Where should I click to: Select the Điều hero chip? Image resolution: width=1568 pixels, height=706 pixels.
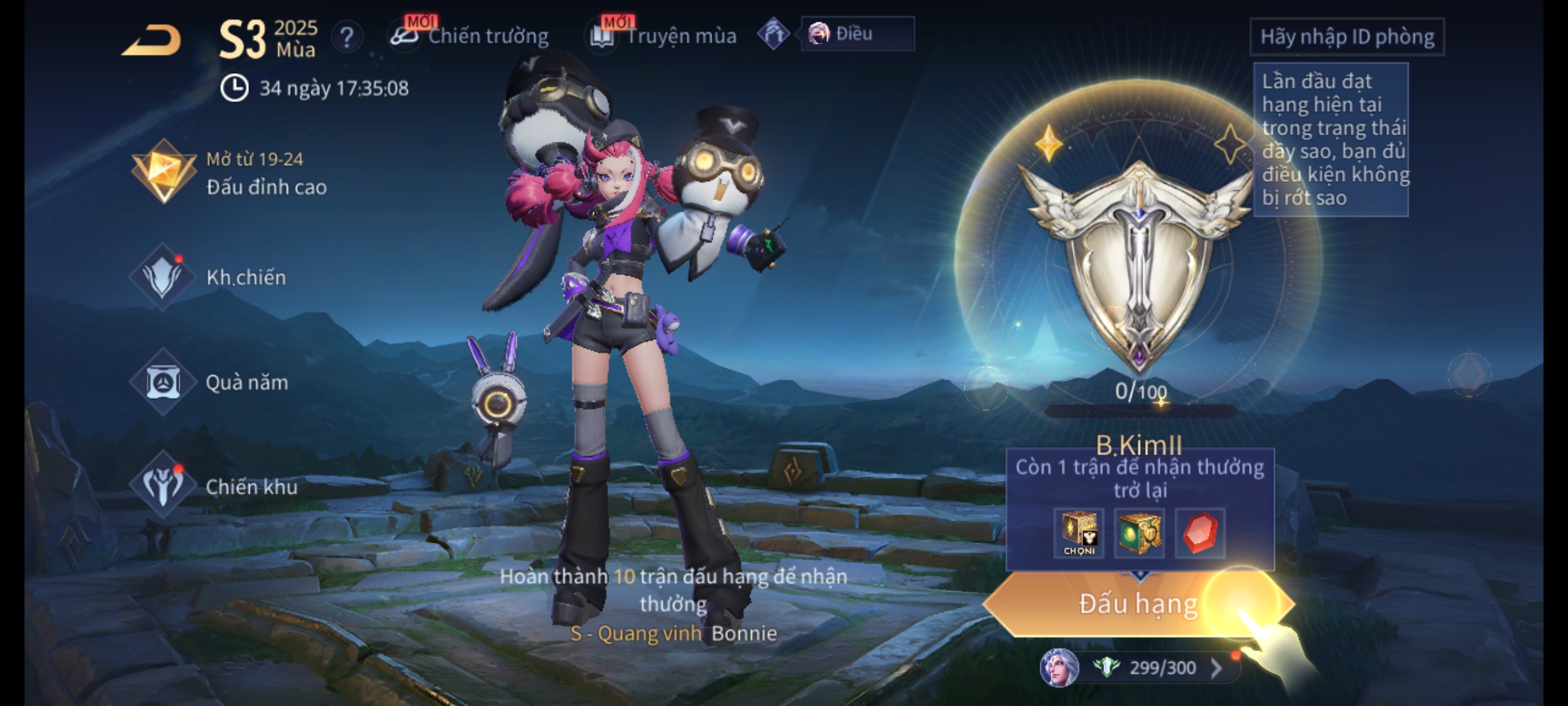coord(856,34)
